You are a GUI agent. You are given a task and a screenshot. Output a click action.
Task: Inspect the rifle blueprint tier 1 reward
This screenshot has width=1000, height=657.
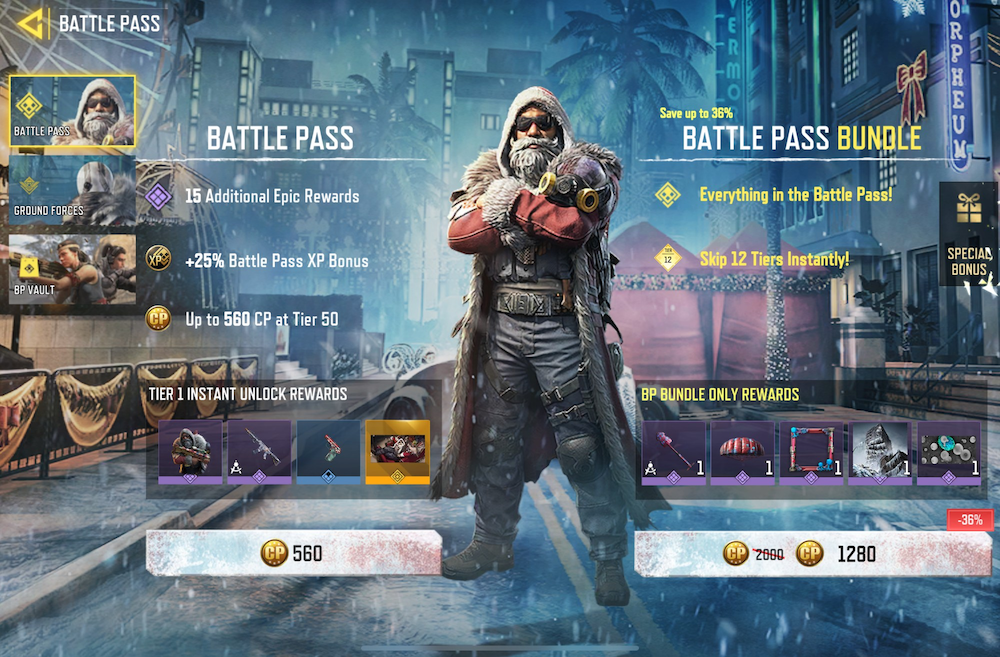click(x=259, y=452)
